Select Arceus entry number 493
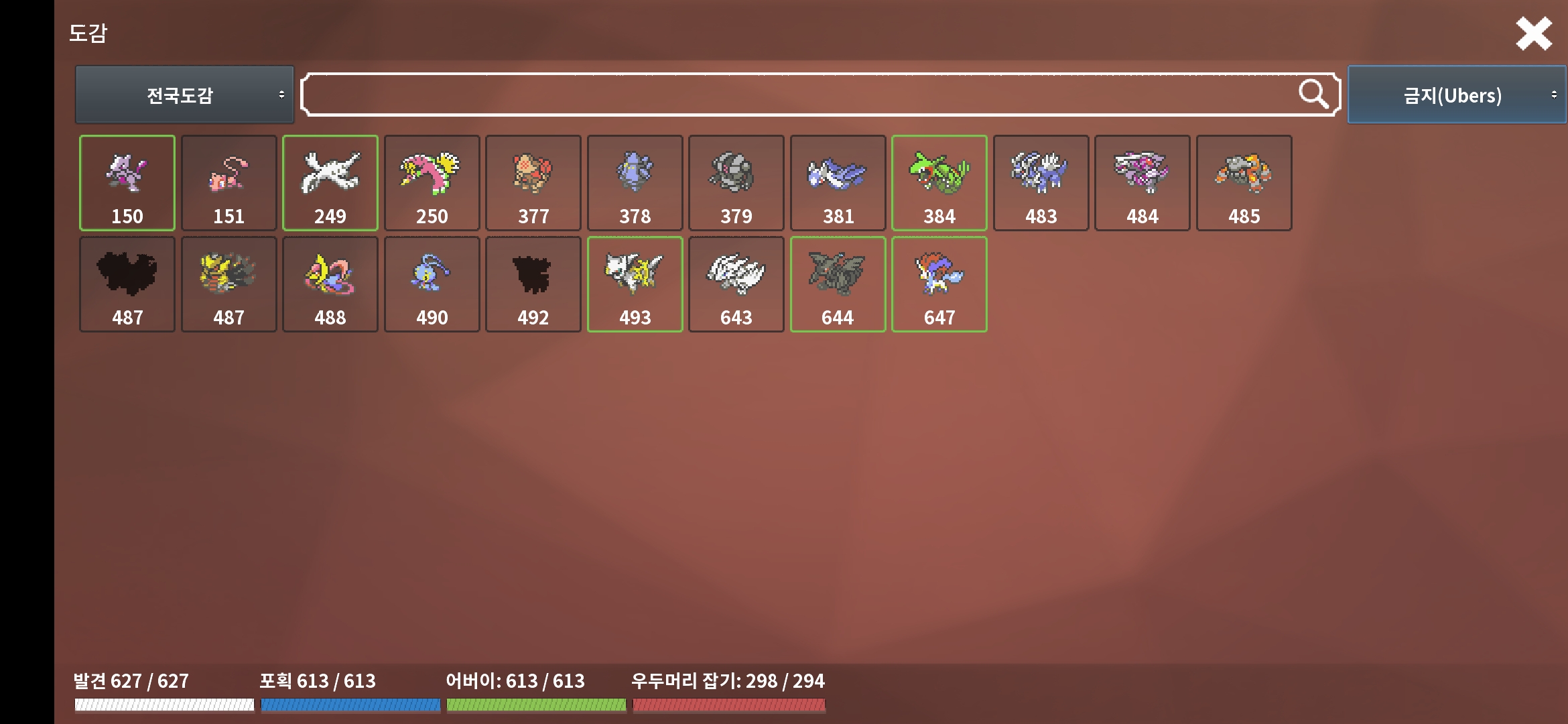Screen dimensions: 1568x724 click(x=635, y=284)
